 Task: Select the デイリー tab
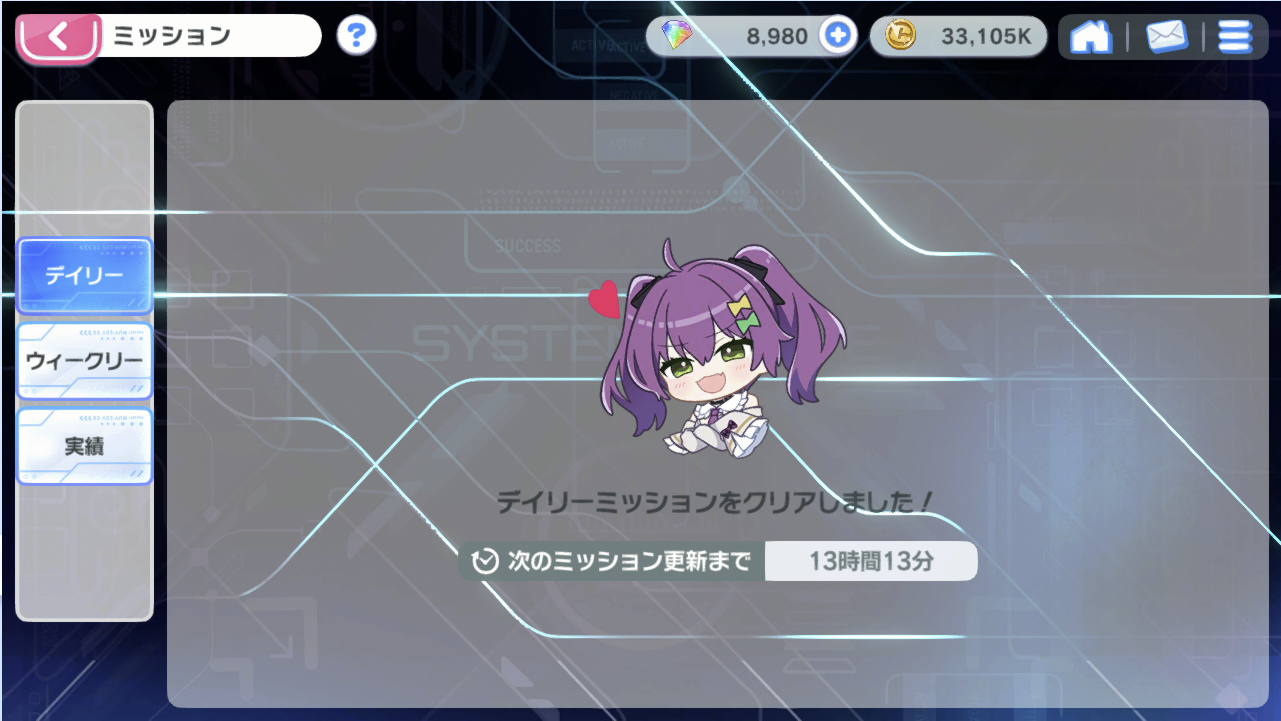(x=84, y=275)
